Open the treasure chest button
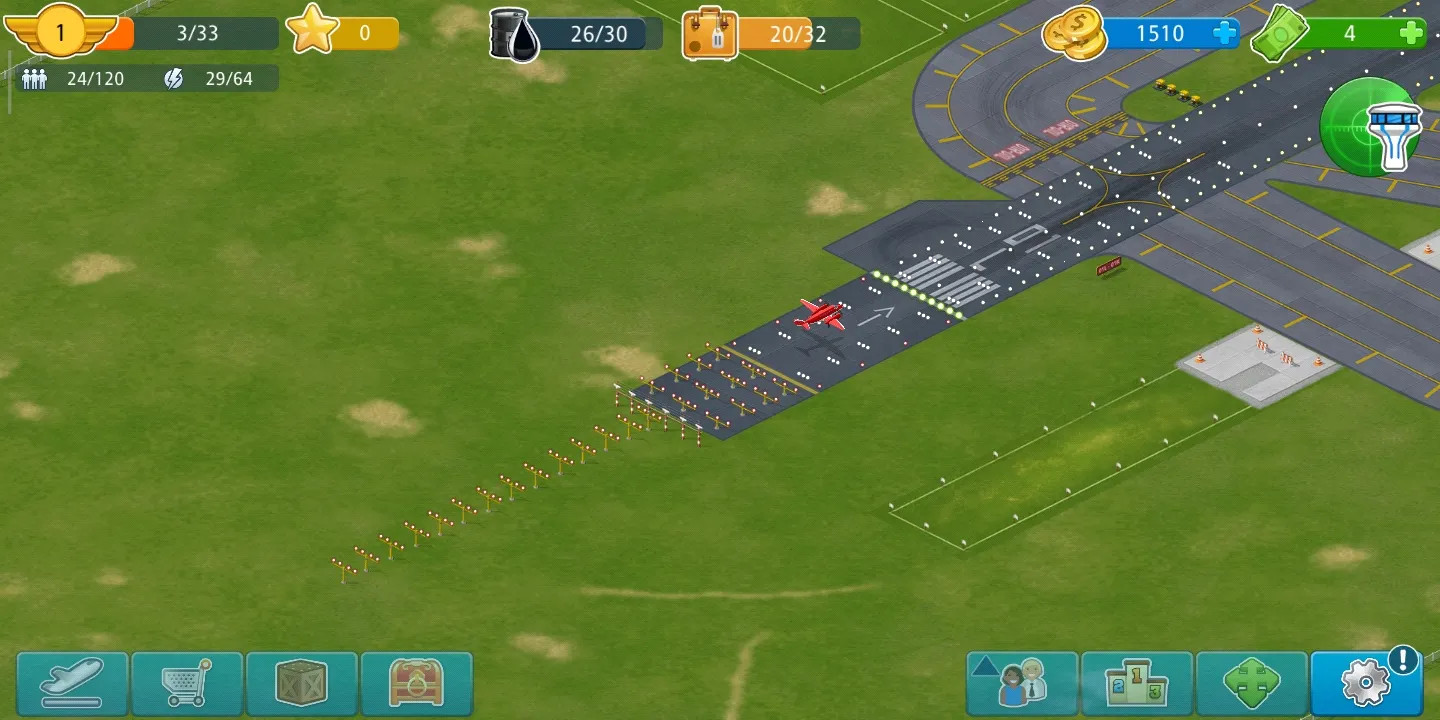The image size is (1440, 720). 416,682
